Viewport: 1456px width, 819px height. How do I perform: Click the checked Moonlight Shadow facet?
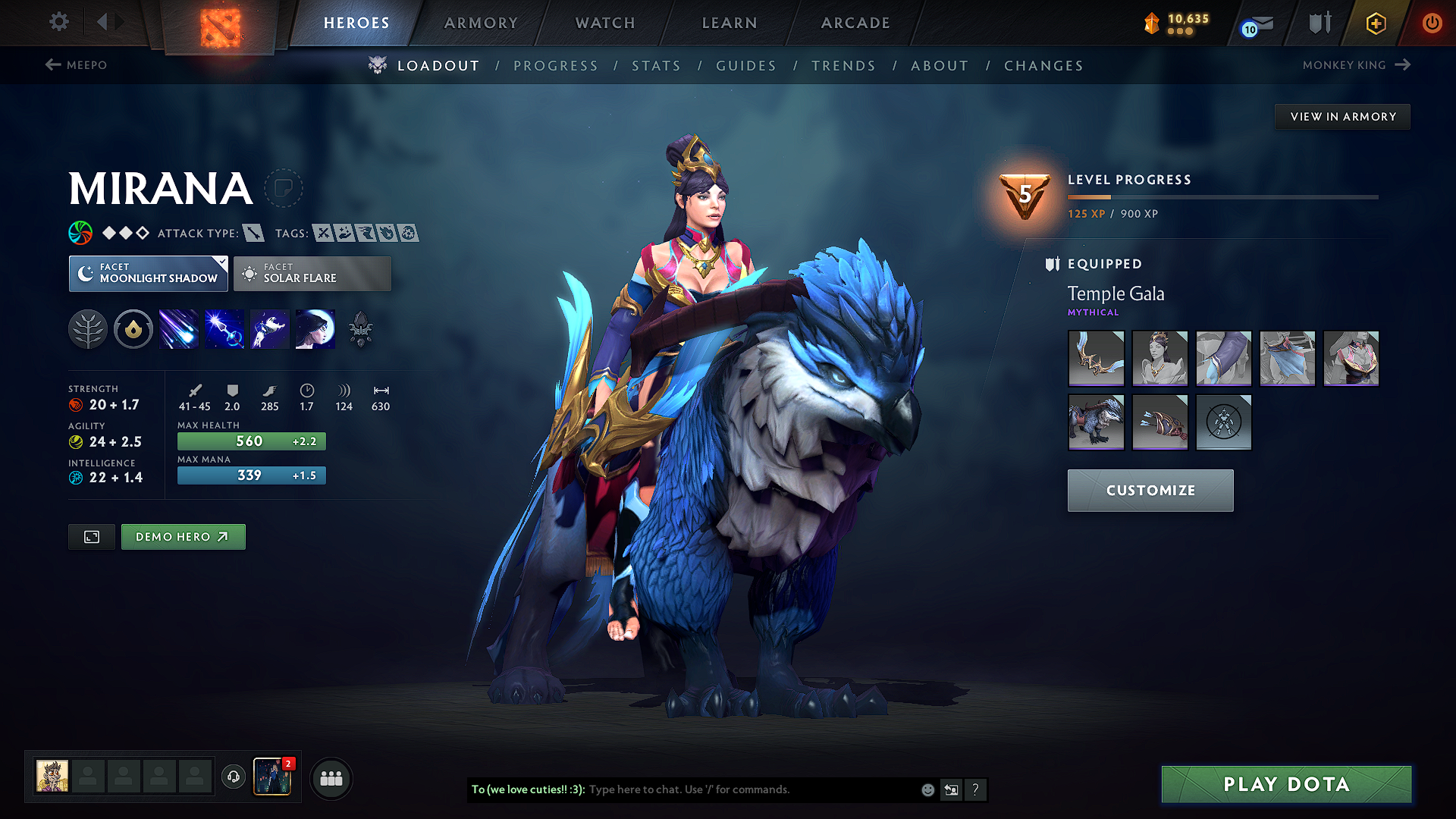point(148,274)
